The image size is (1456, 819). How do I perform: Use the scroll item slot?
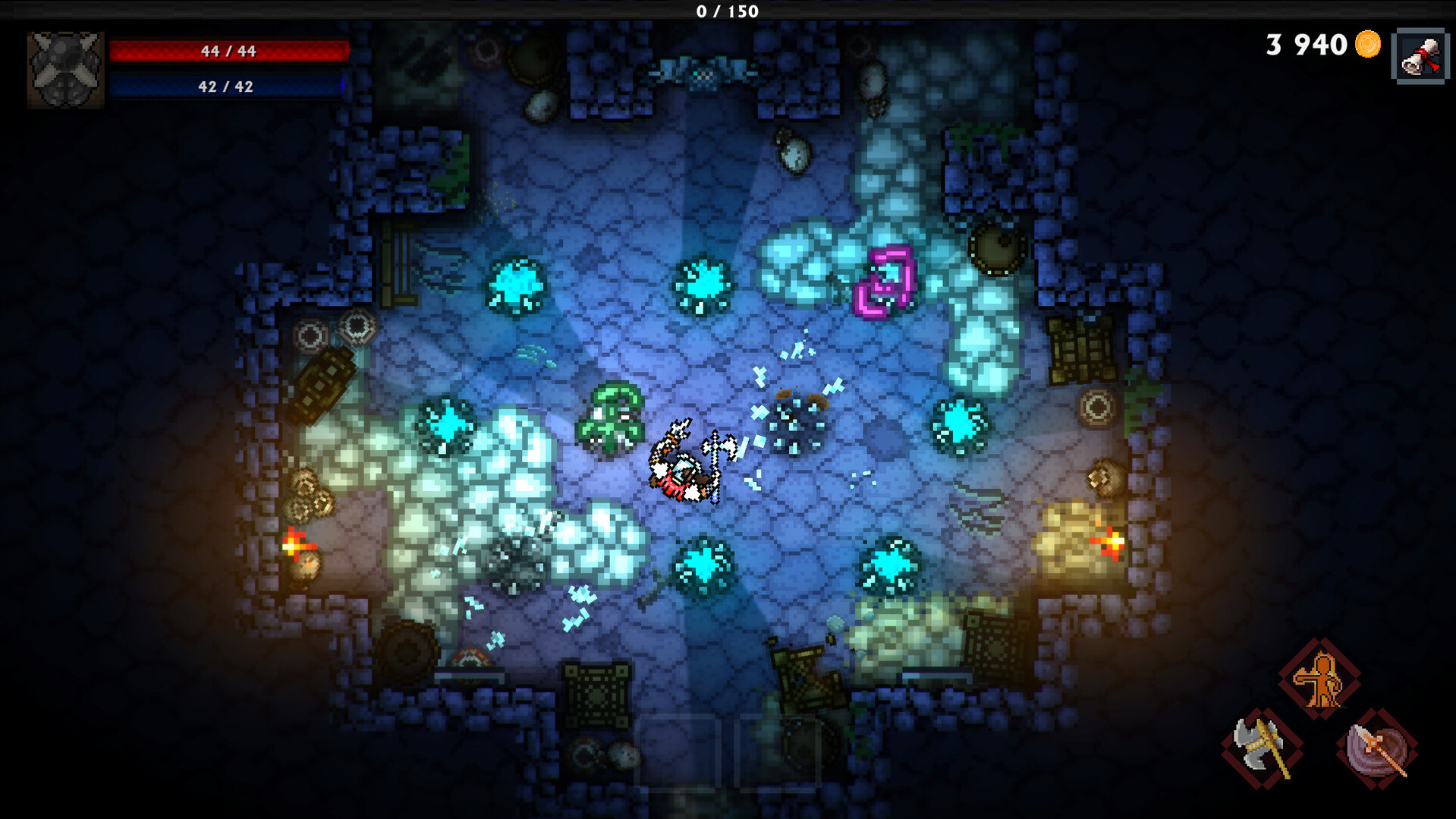[x=1419, y=56]
